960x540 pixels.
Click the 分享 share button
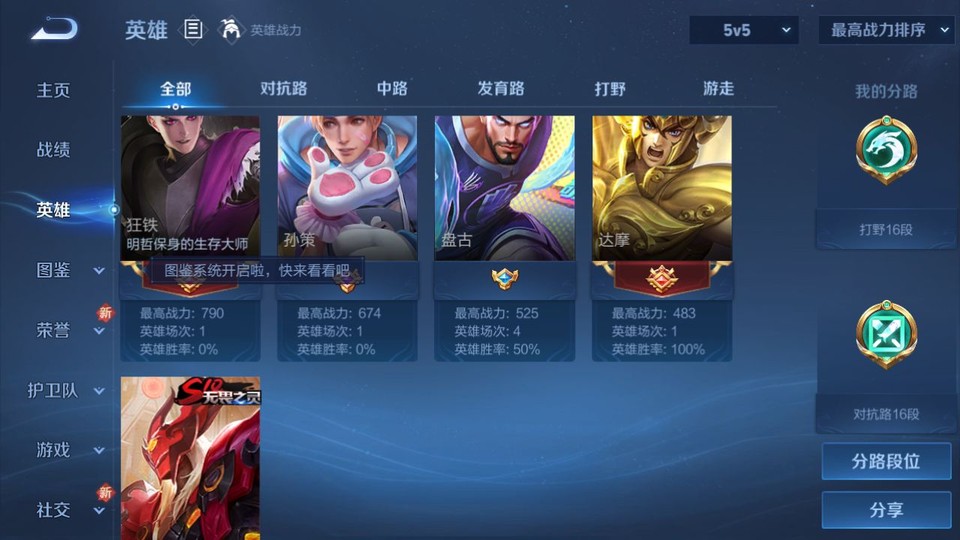click(x=886, y=510)
